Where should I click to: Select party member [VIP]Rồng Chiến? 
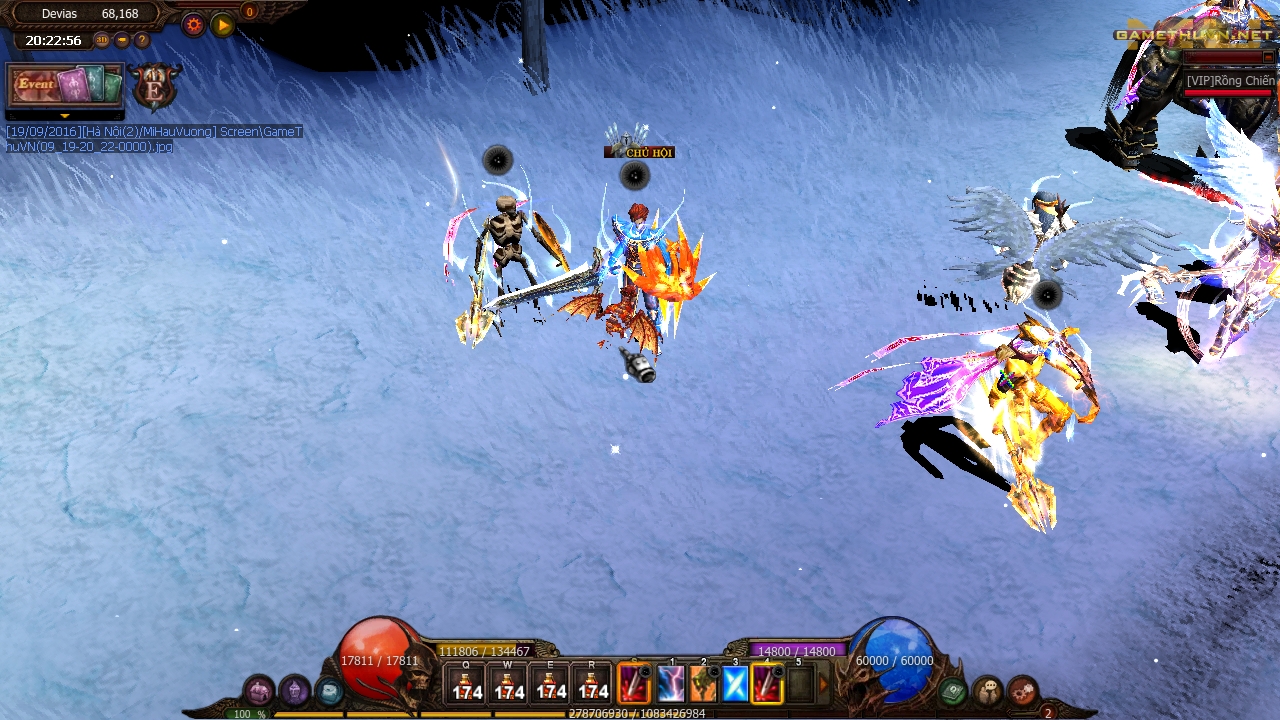pyautogui.click(x=1229, y=81)
